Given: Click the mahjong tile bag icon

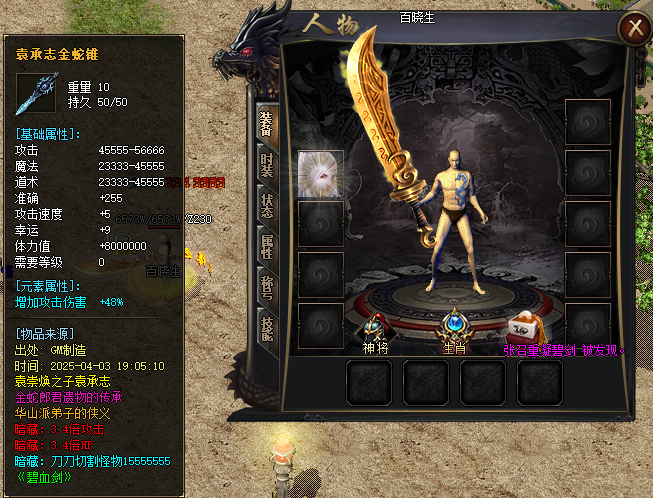Looking at the screenshot, I should 523,327.
